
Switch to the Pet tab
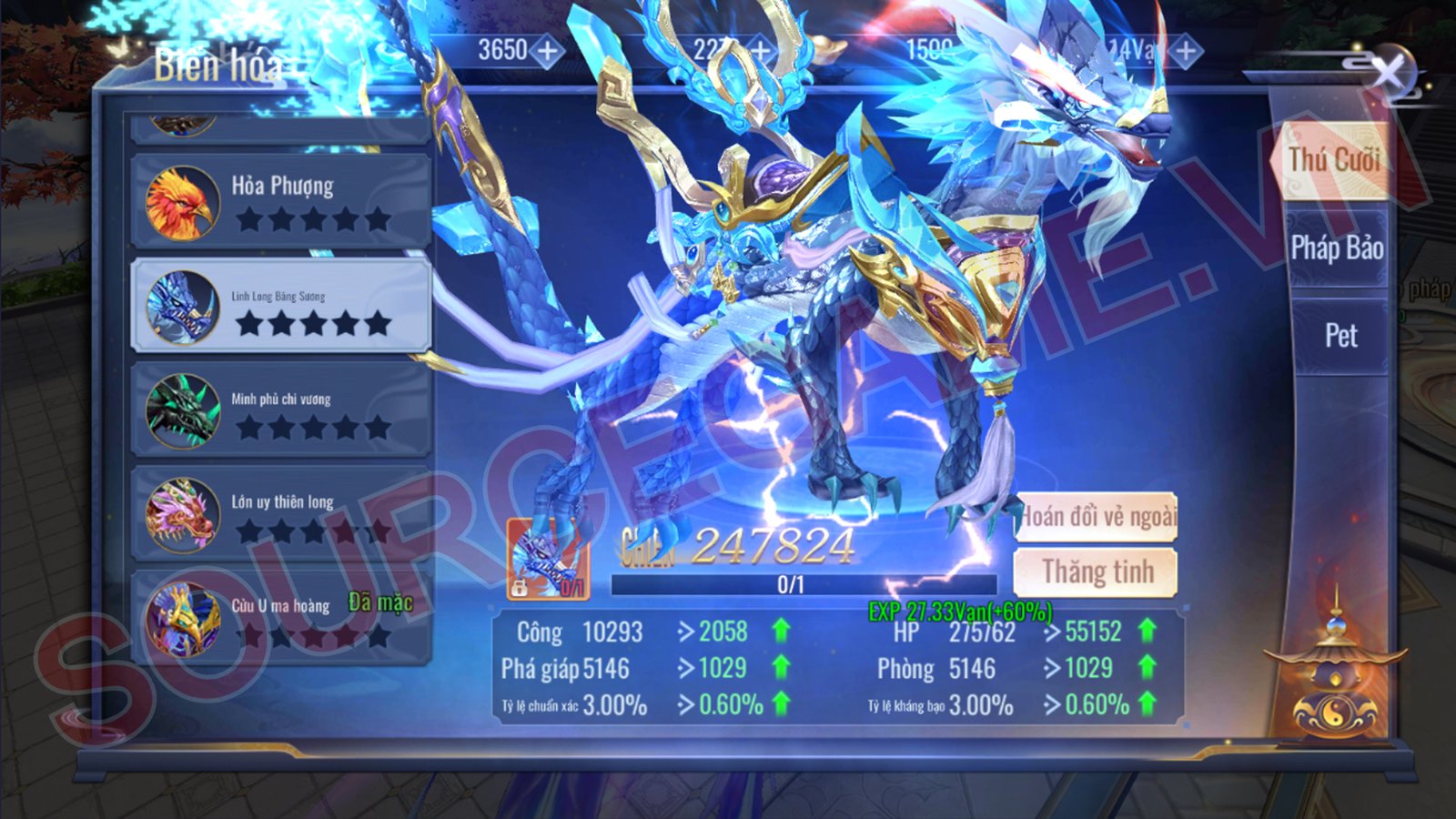point(1340,336)
